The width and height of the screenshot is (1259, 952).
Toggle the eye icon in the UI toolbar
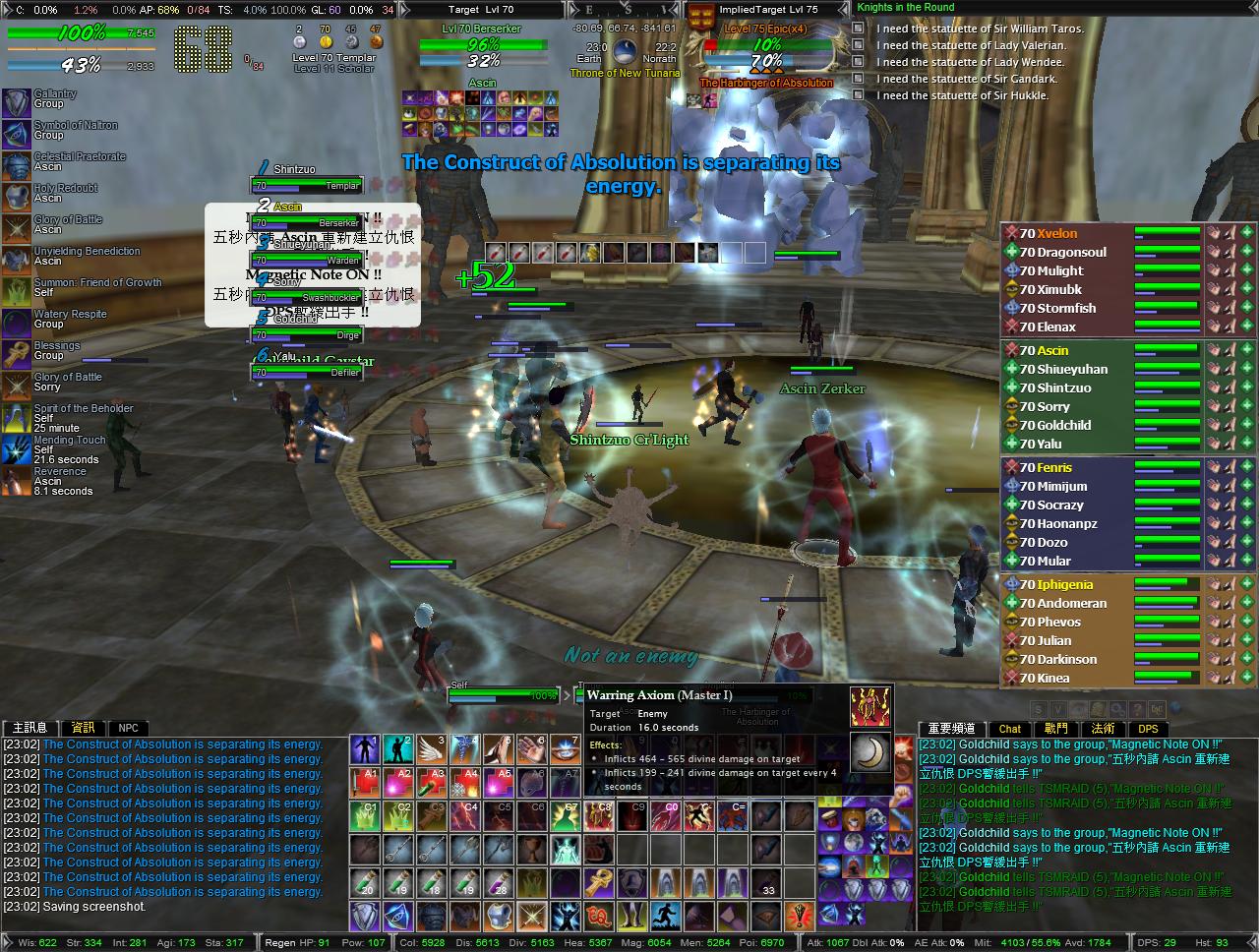coord(1079,708)
